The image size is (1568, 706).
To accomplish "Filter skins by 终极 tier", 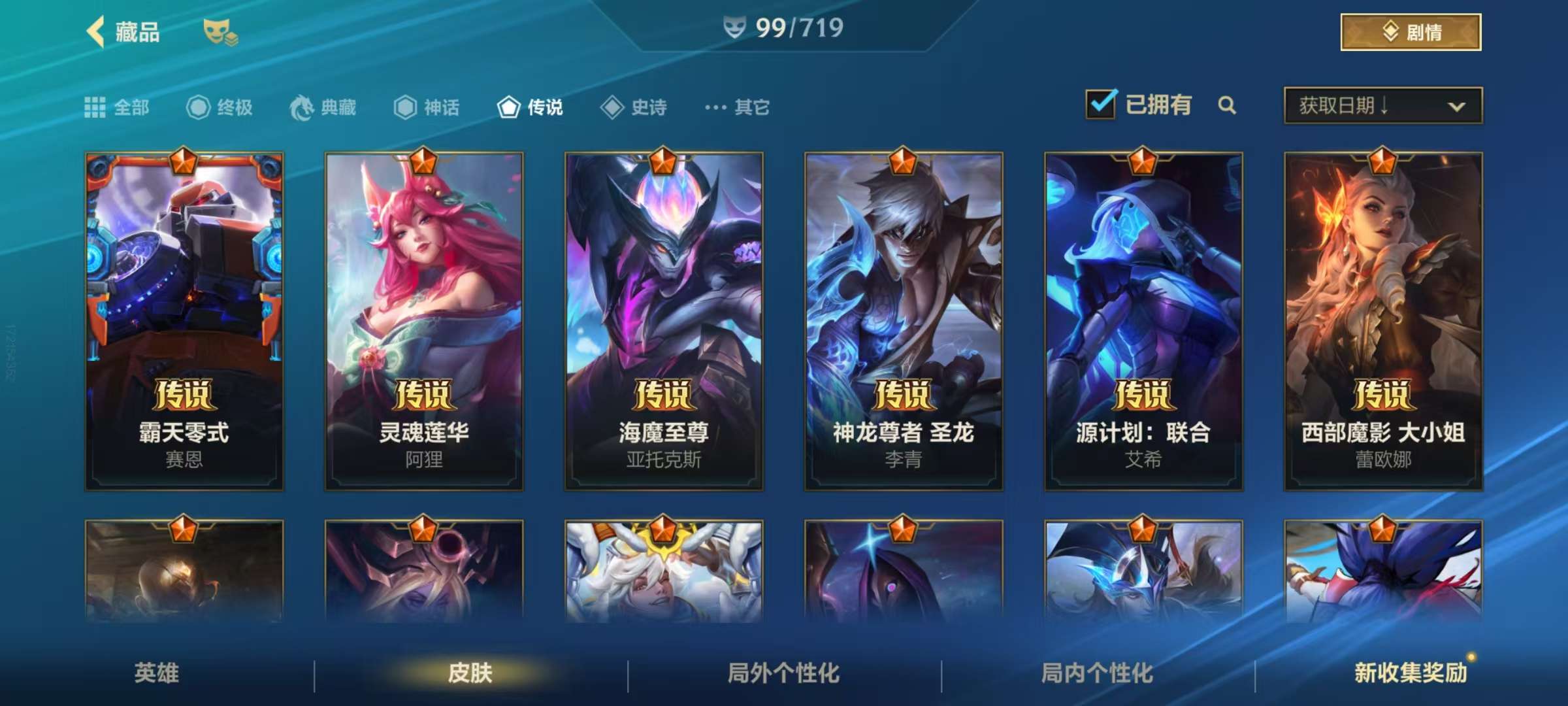I will click(x=220, y=107).
